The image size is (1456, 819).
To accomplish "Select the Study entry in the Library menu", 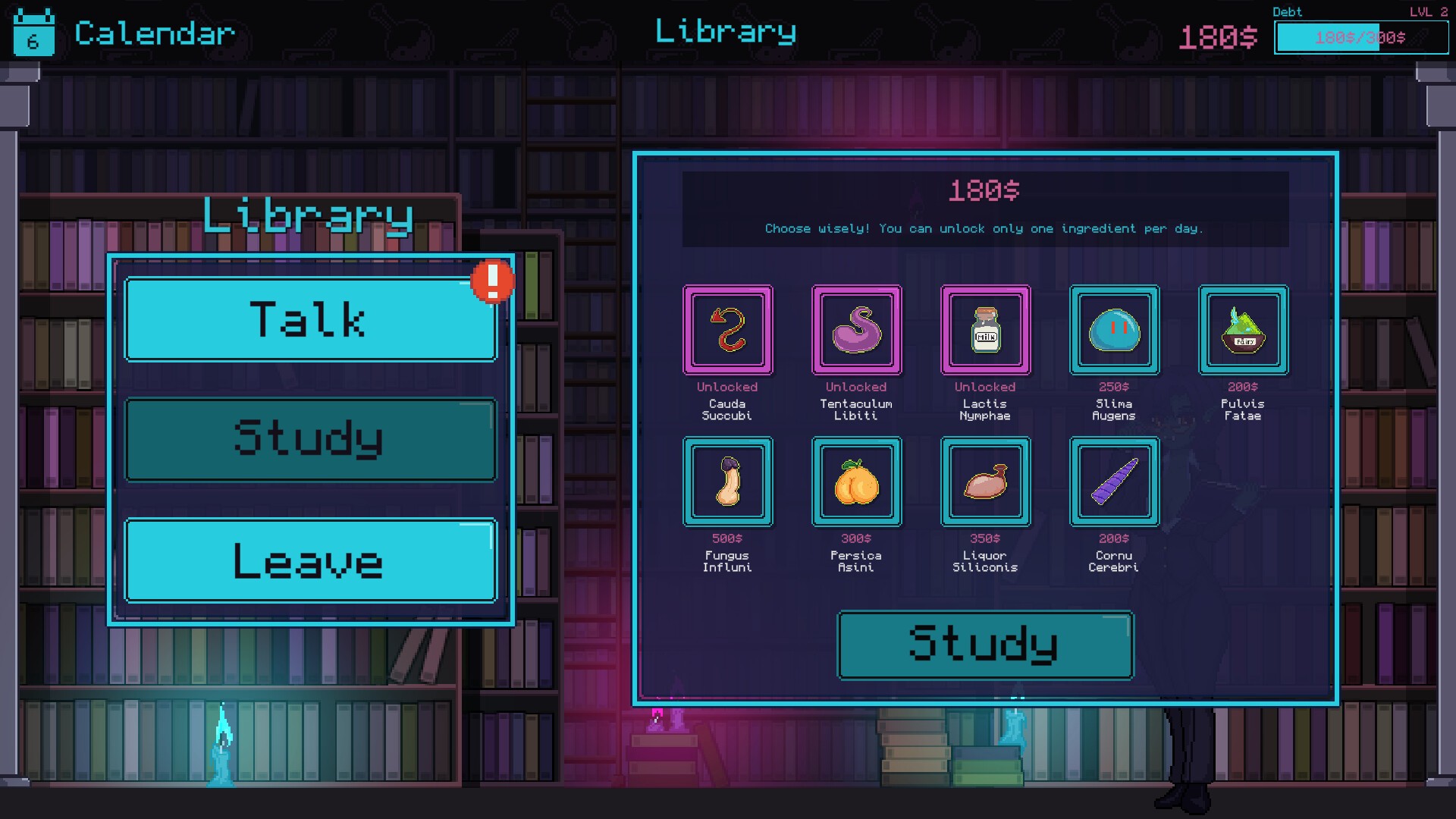I will click(x=310, y=439).
